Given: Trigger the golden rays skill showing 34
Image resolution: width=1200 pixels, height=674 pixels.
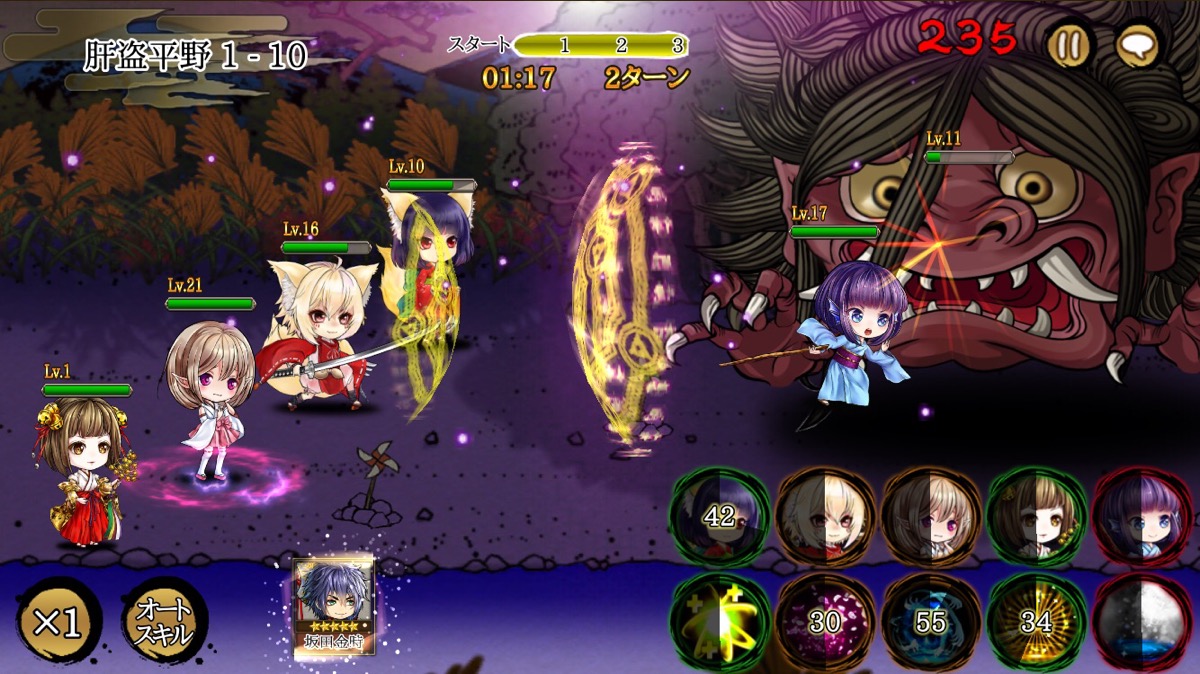Looking at the screenshot, I should tap(1036, 622).
